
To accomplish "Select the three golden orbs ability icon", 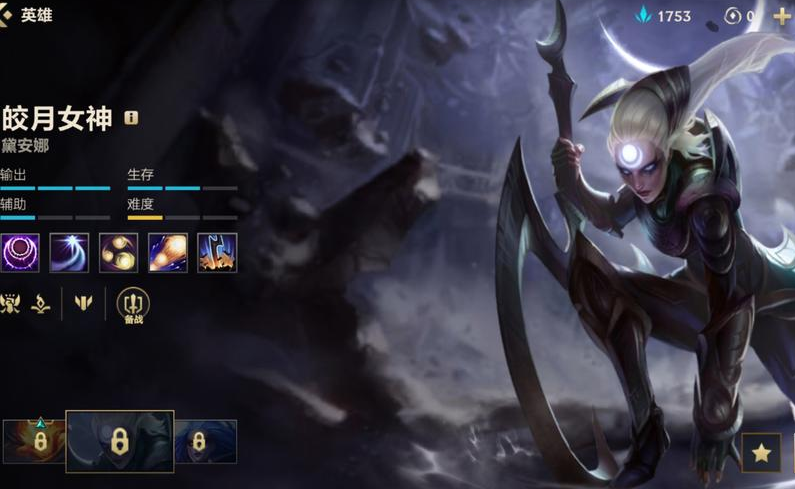I will (x=118, y=252).
